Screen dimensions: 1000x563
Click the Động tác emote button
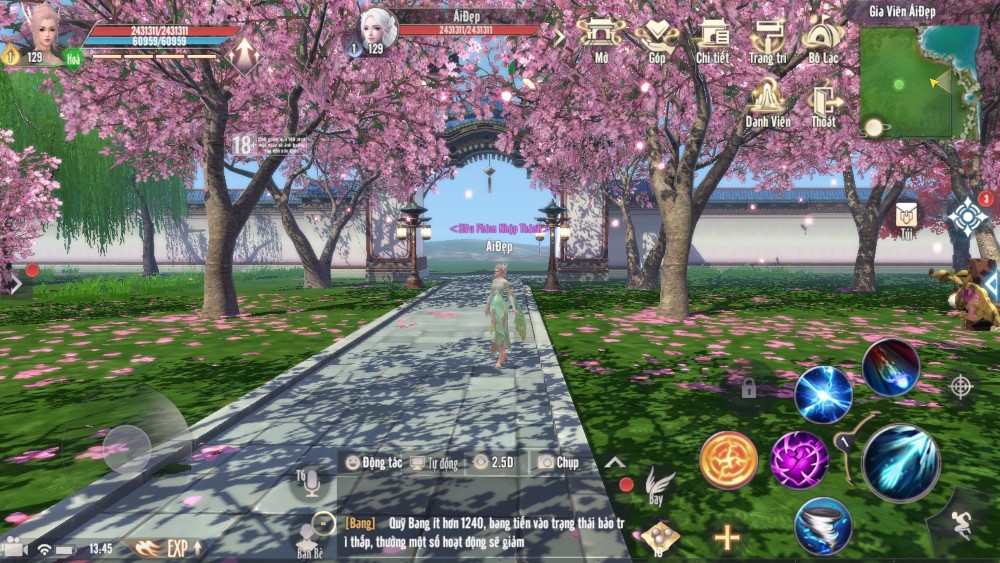coord(374,462)
